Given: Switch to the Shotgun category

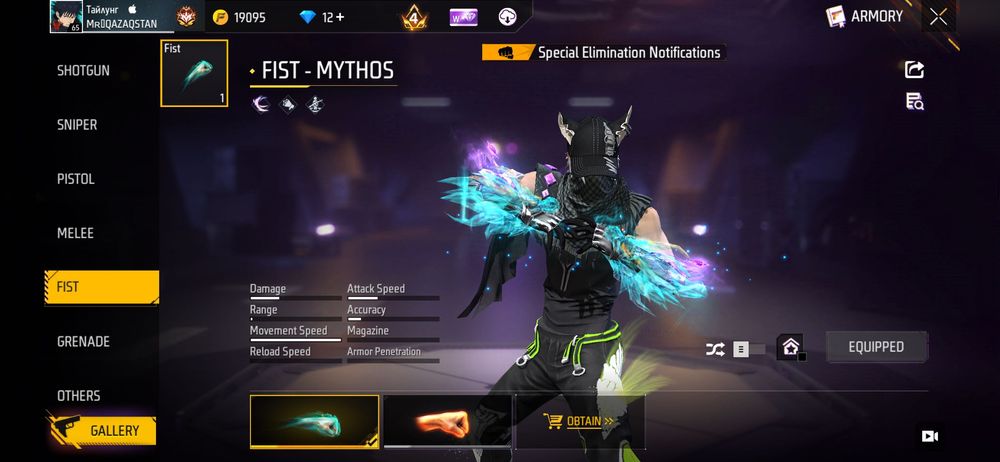Looking at the screenshot, I should (83, 71).
